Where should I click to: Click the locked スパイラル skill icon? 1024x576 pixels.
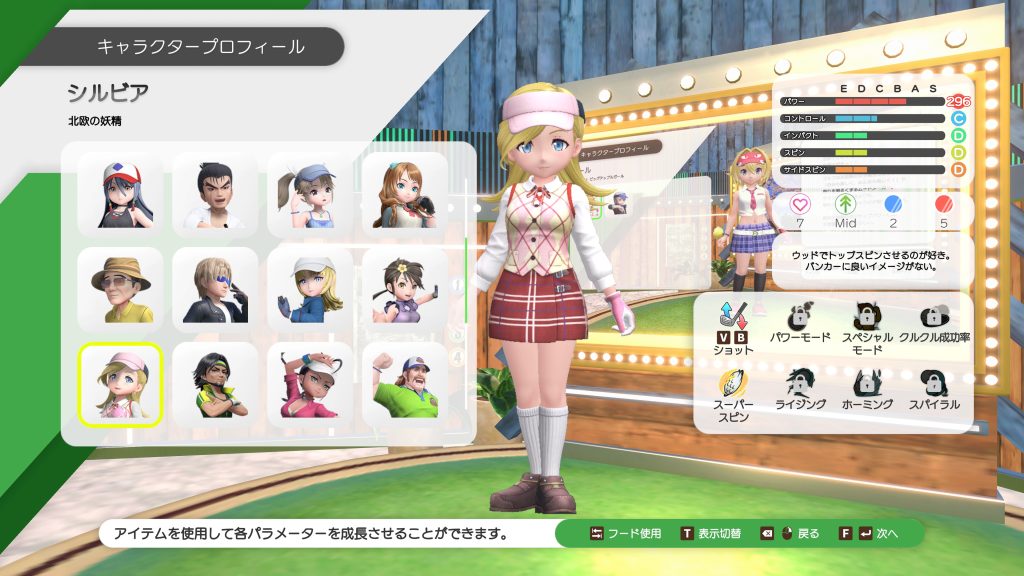pyautogui.click(x=934, y=389)
